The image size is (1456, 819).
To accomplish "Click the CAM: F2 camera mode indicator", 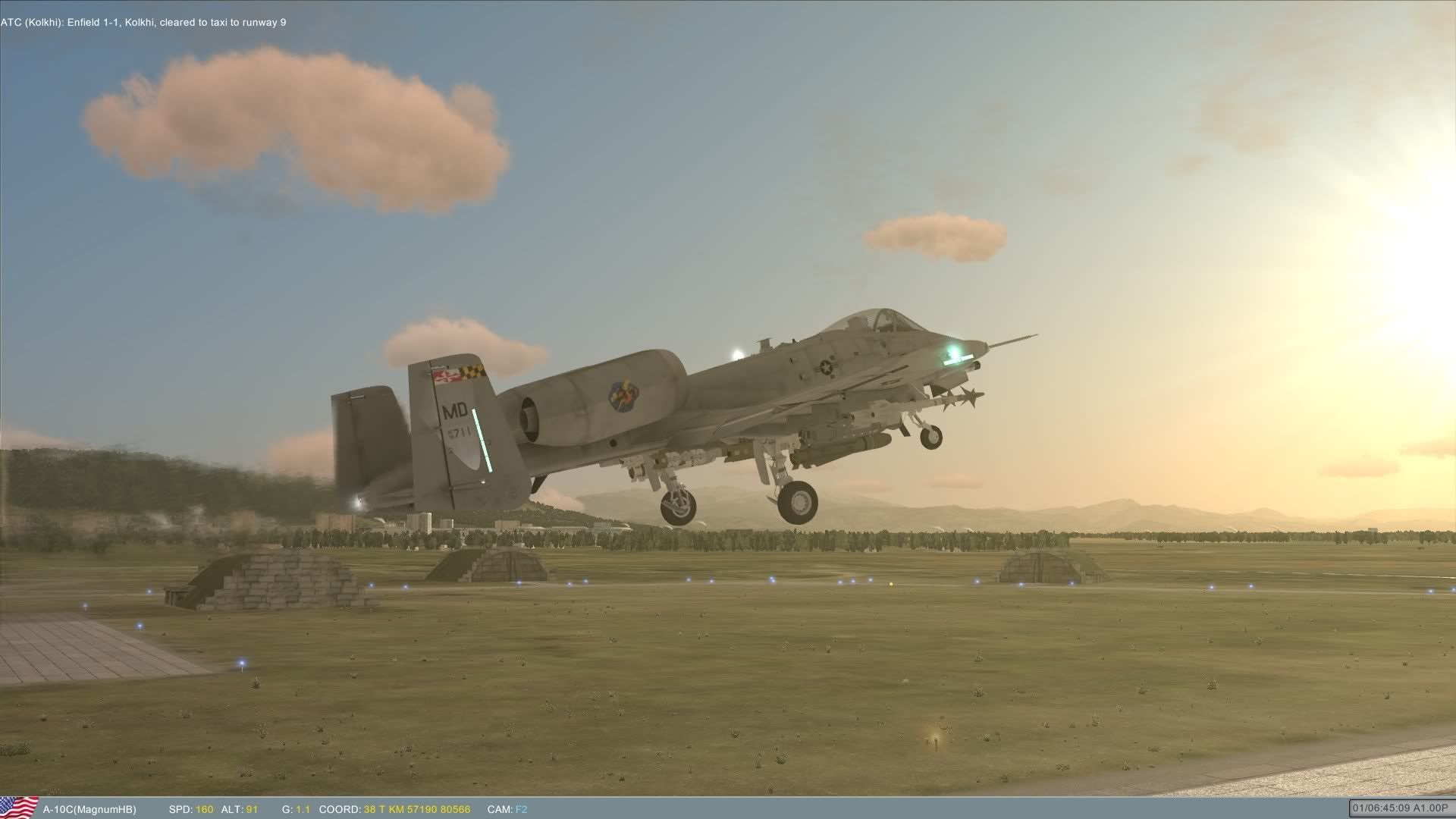I will pos(507,808).
